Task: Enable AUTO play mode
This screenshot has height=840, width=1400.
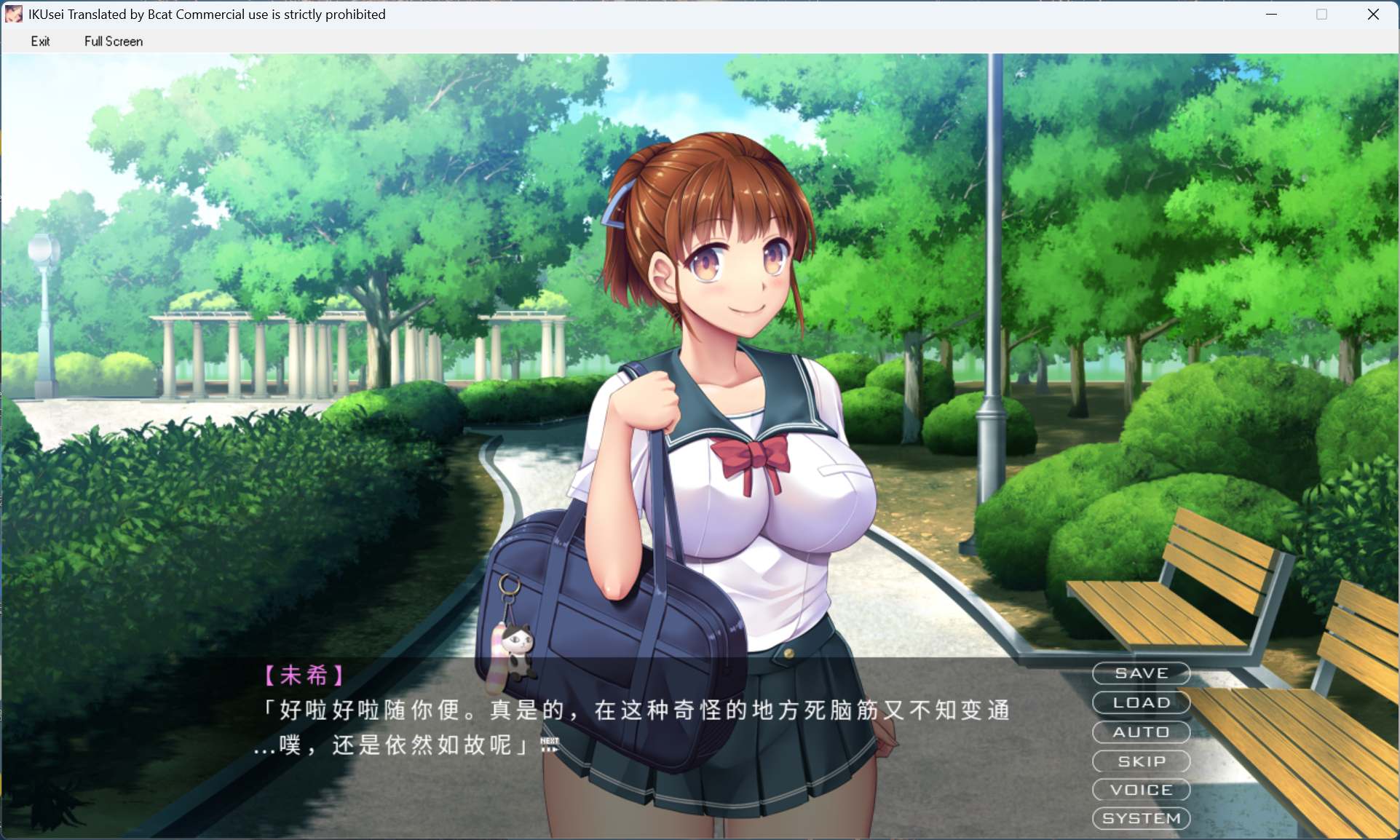Action: tap(1140, 732)
